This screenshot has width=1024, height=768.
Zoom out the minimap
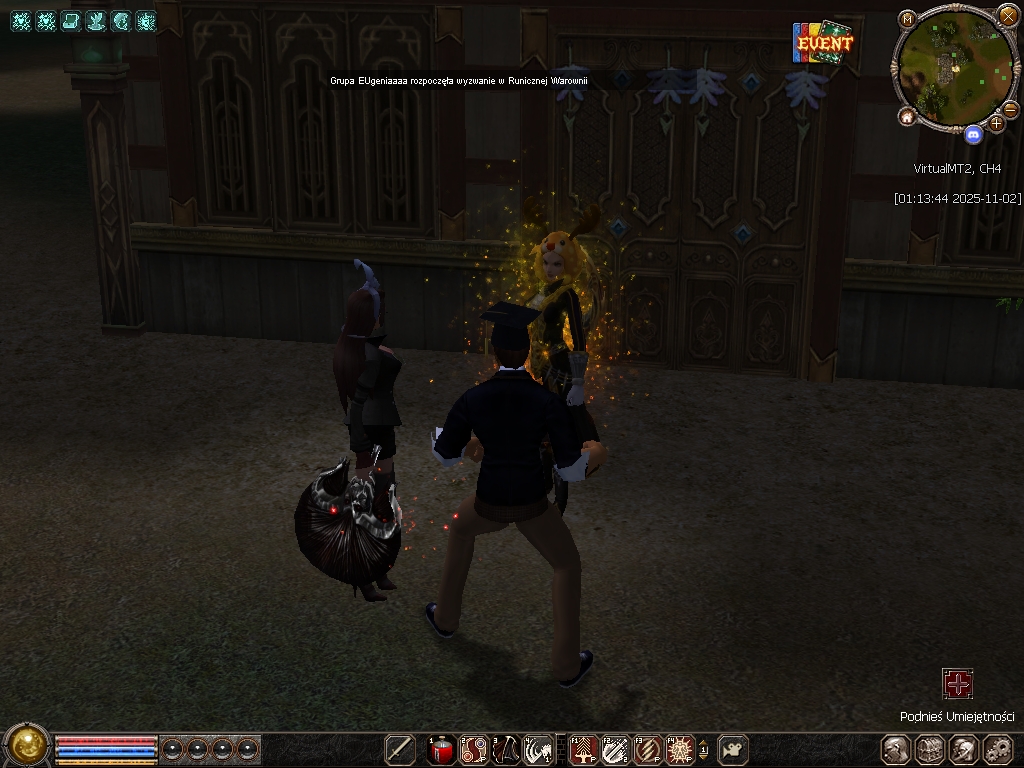pyautogui.click(x=1010, y=109)
